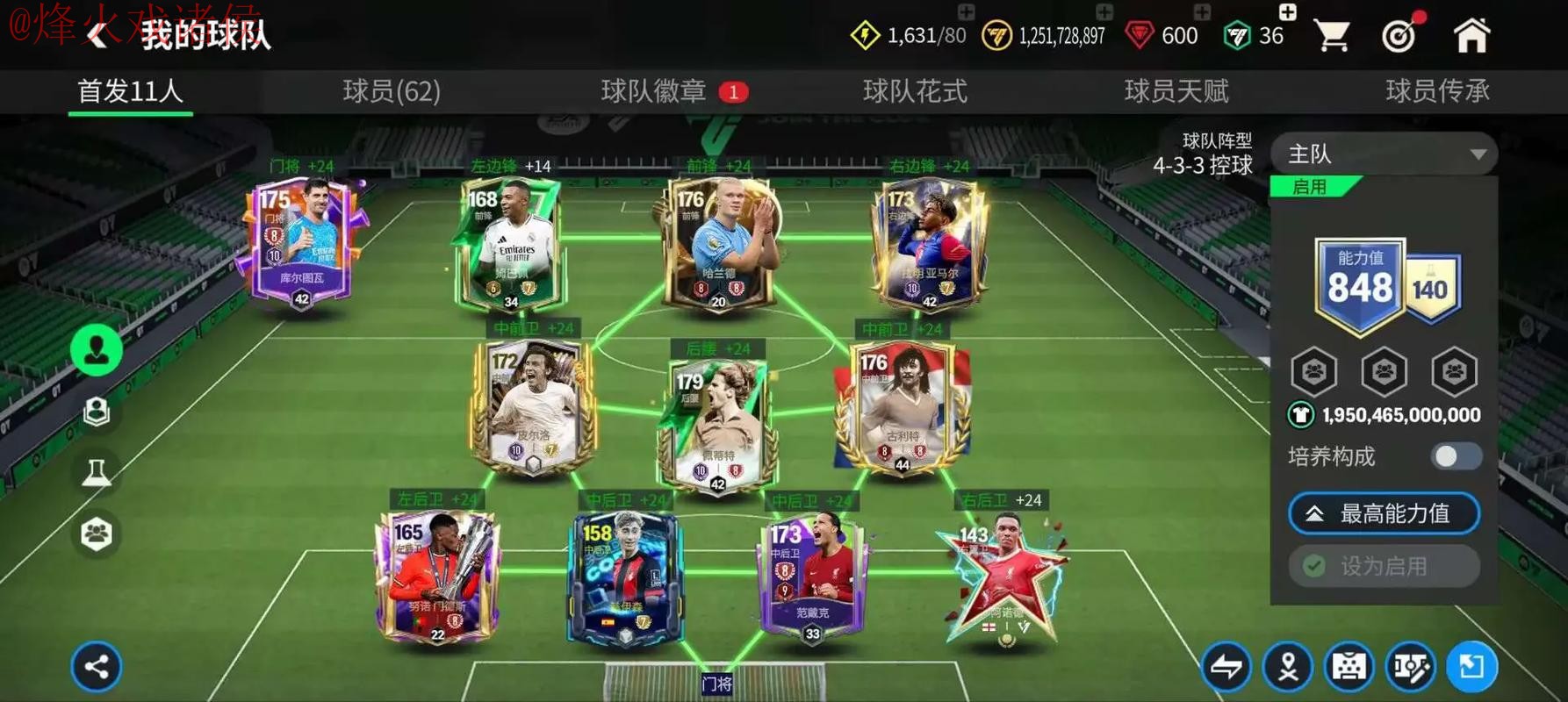This screenshot has width=1568, height=702.
Task: Toggle the 培养构成 switch
Action: coord(1456,456)
